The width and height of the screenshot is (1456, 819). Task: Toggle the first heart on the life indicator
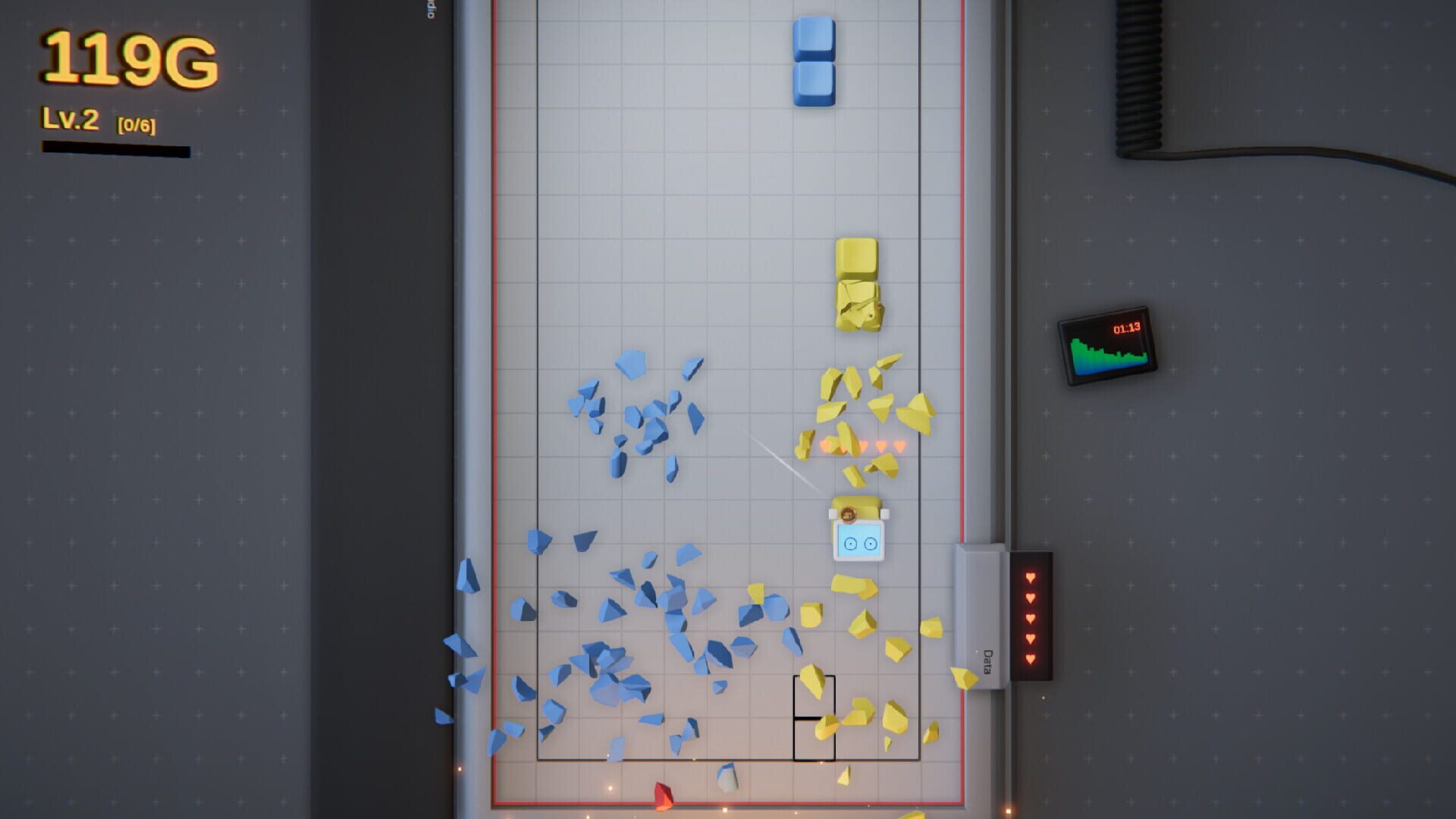click(1029, 579)
